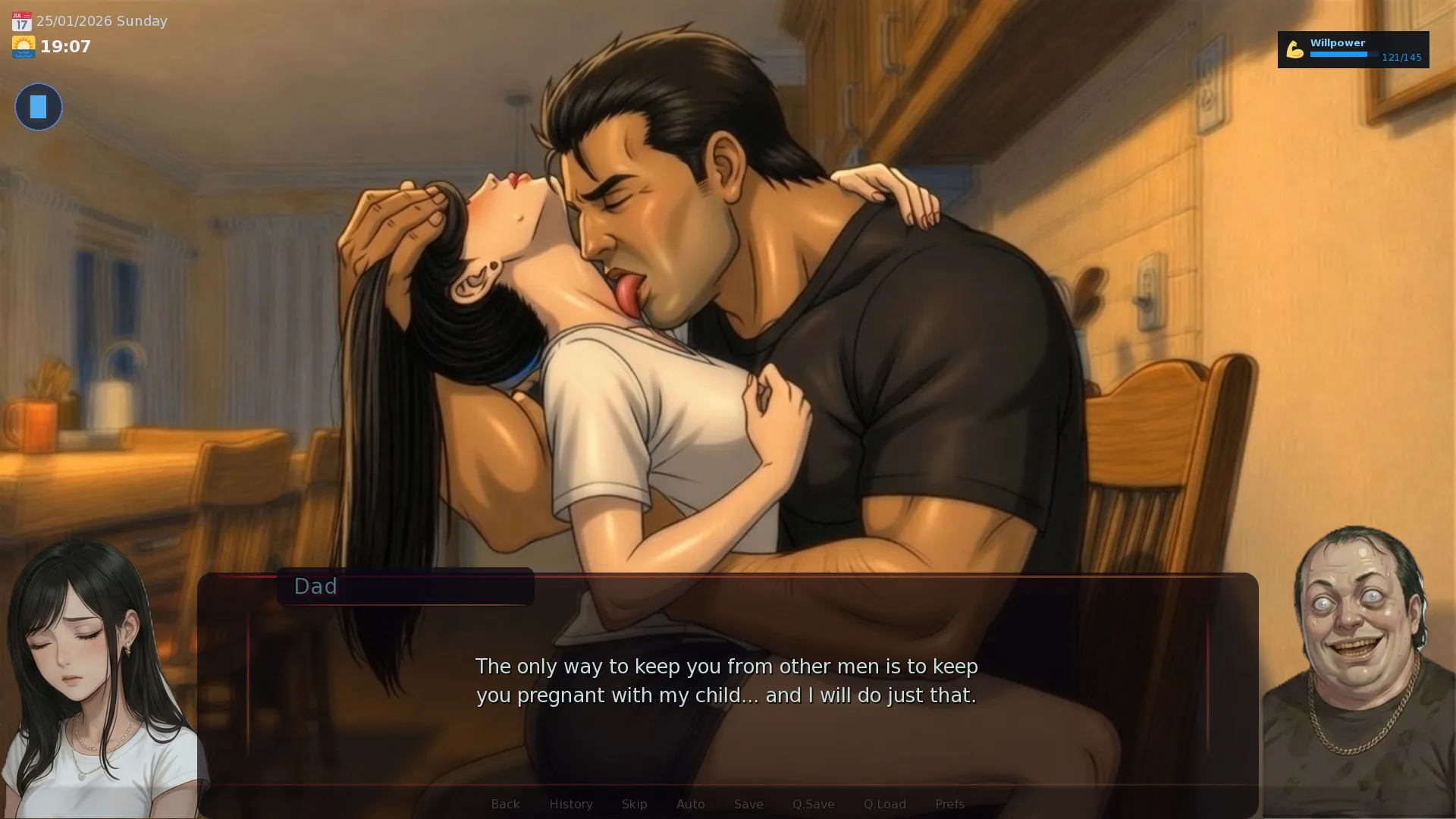The height and width of the screenshot is (819, 1456).
Task: Quick save with Q.Save
Action: pos(813,804)
